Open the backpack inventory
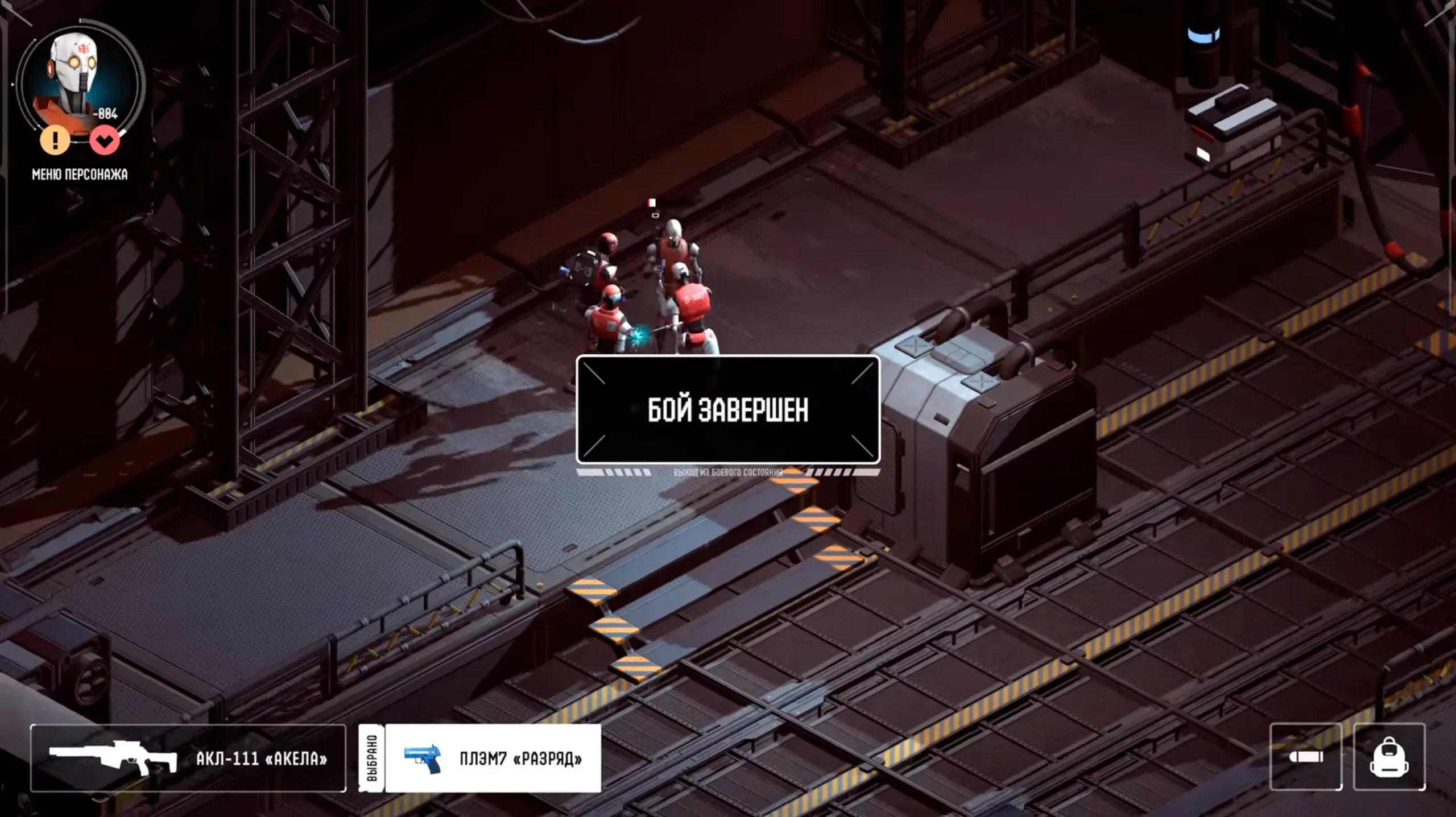Image resolution: width=1456 pixels, height=817 pixels. pos(1389,757)
